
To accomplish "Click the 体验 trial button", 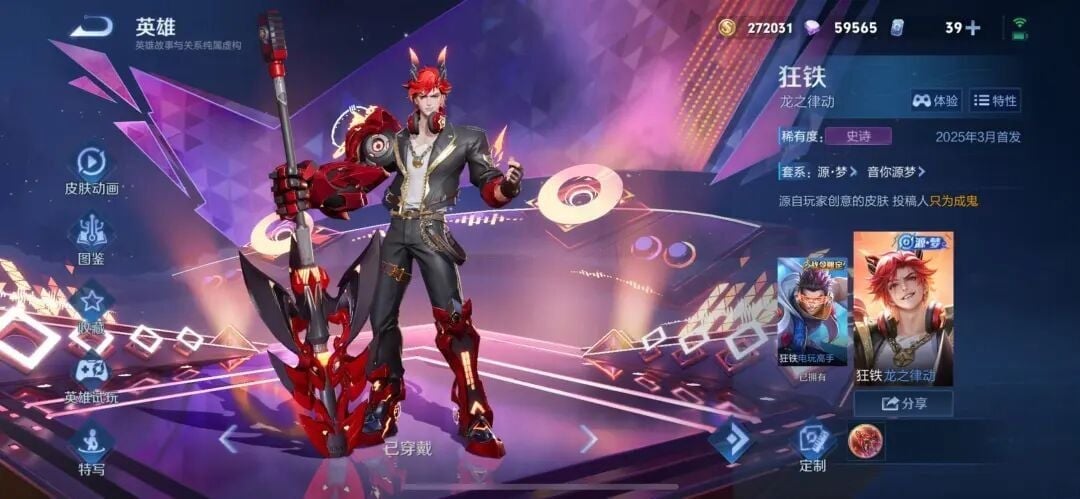I will tap(936, 100).
